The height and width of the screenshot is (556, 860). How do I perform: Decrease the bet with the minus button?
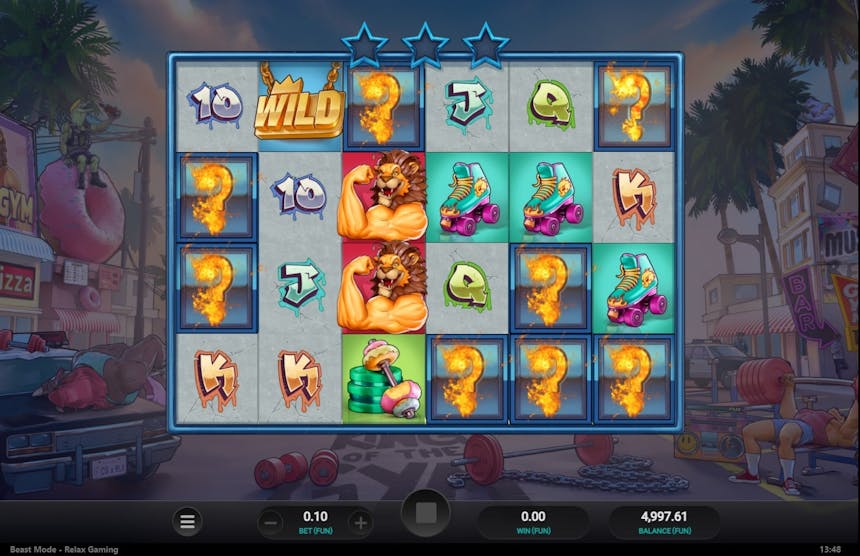point(271,522)
